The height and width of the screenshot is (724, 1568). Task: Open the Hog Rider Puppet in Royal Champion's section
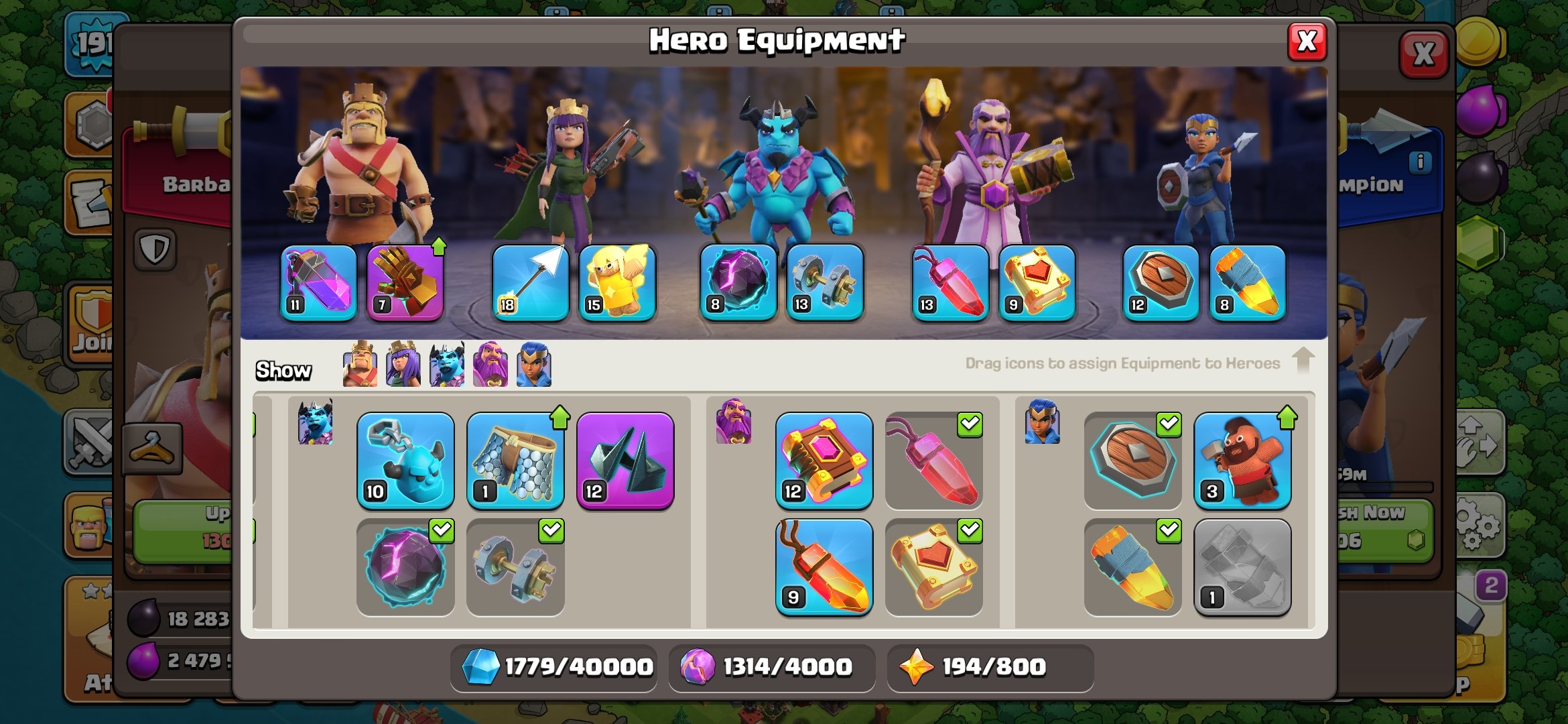[x=1242, y=463]
